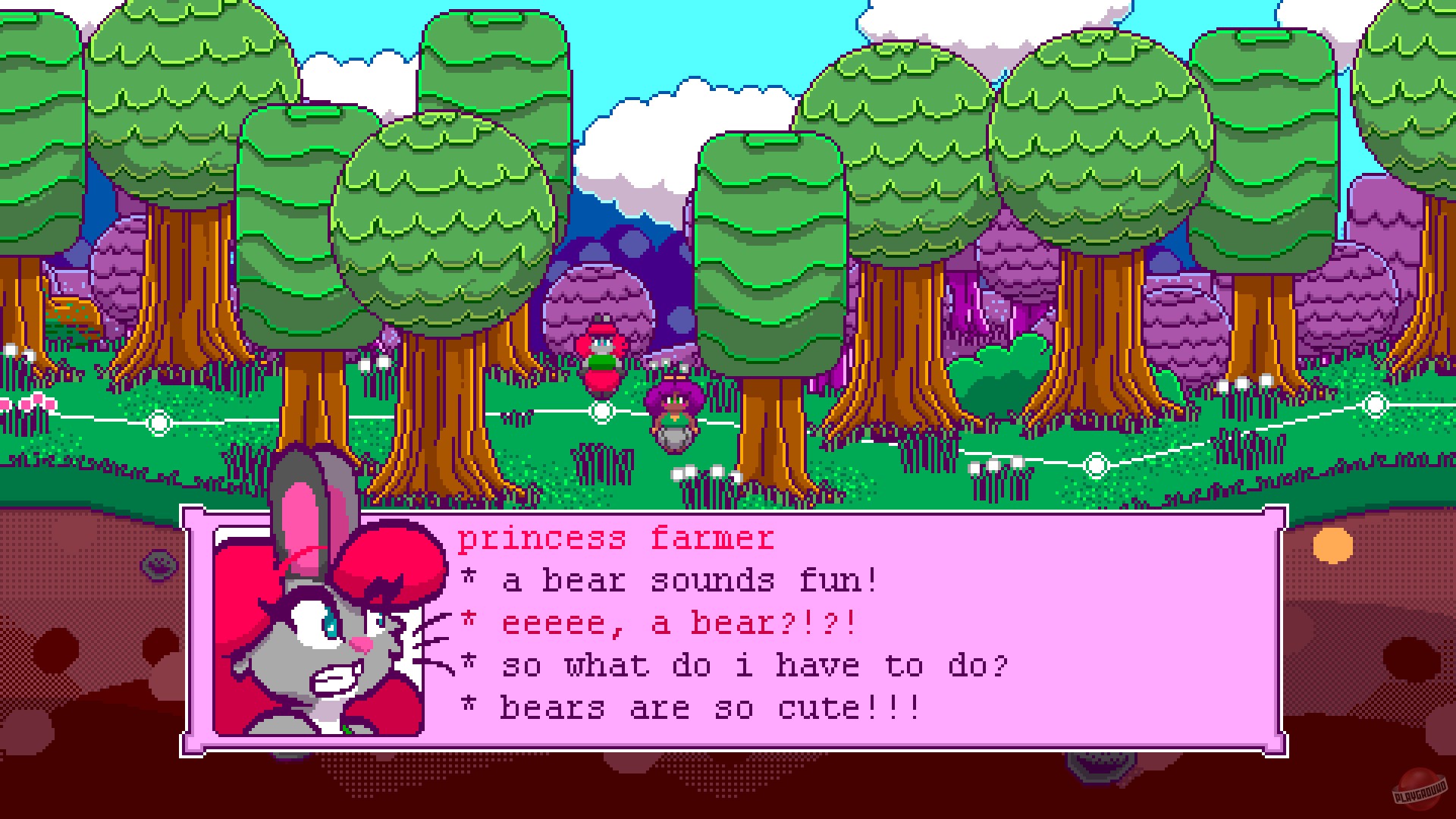Click the small path dot on the far left

tap(159, 421)
